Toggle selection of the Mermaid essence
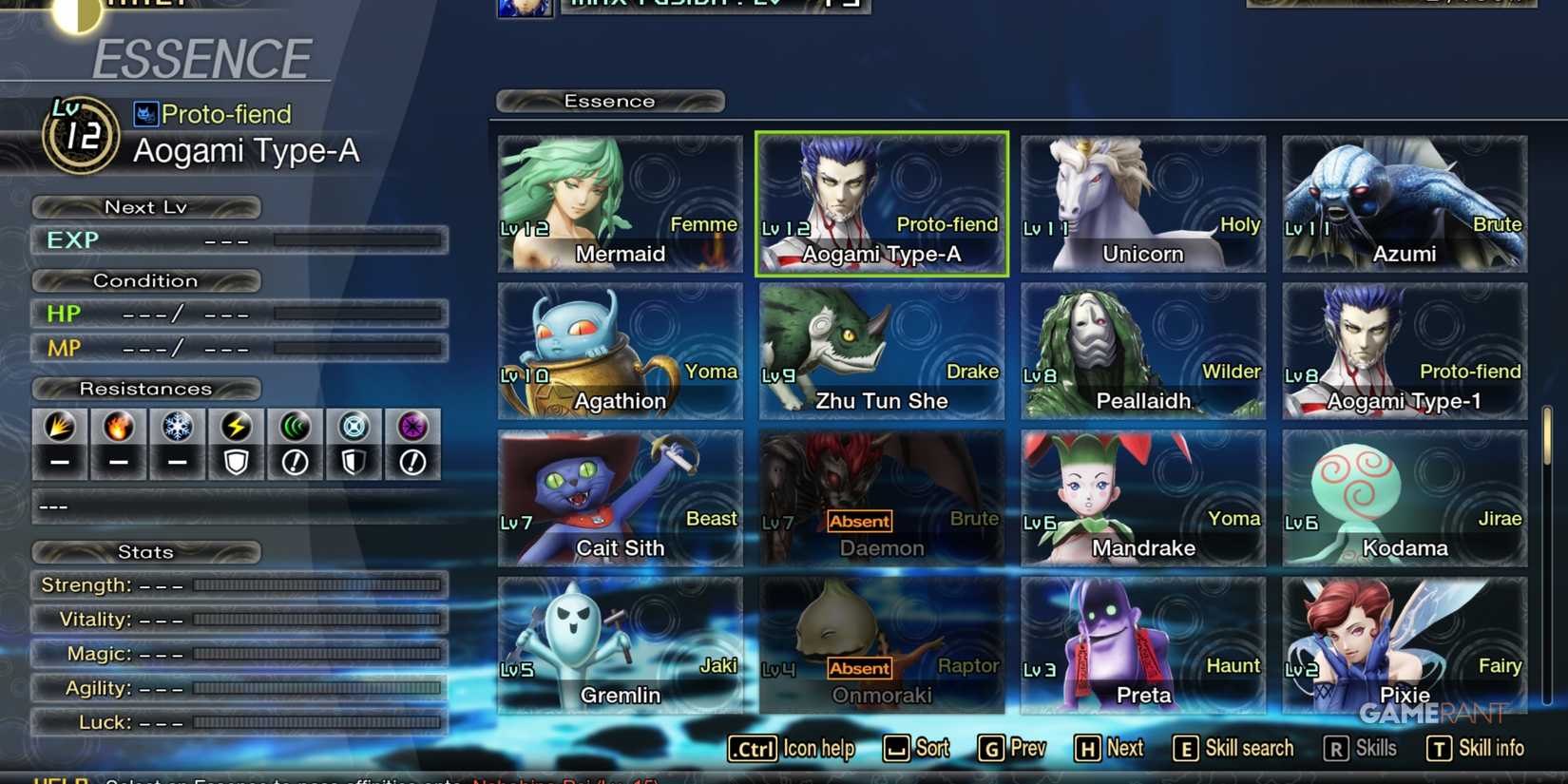The image size is (1568, 784). coord(620,202)
